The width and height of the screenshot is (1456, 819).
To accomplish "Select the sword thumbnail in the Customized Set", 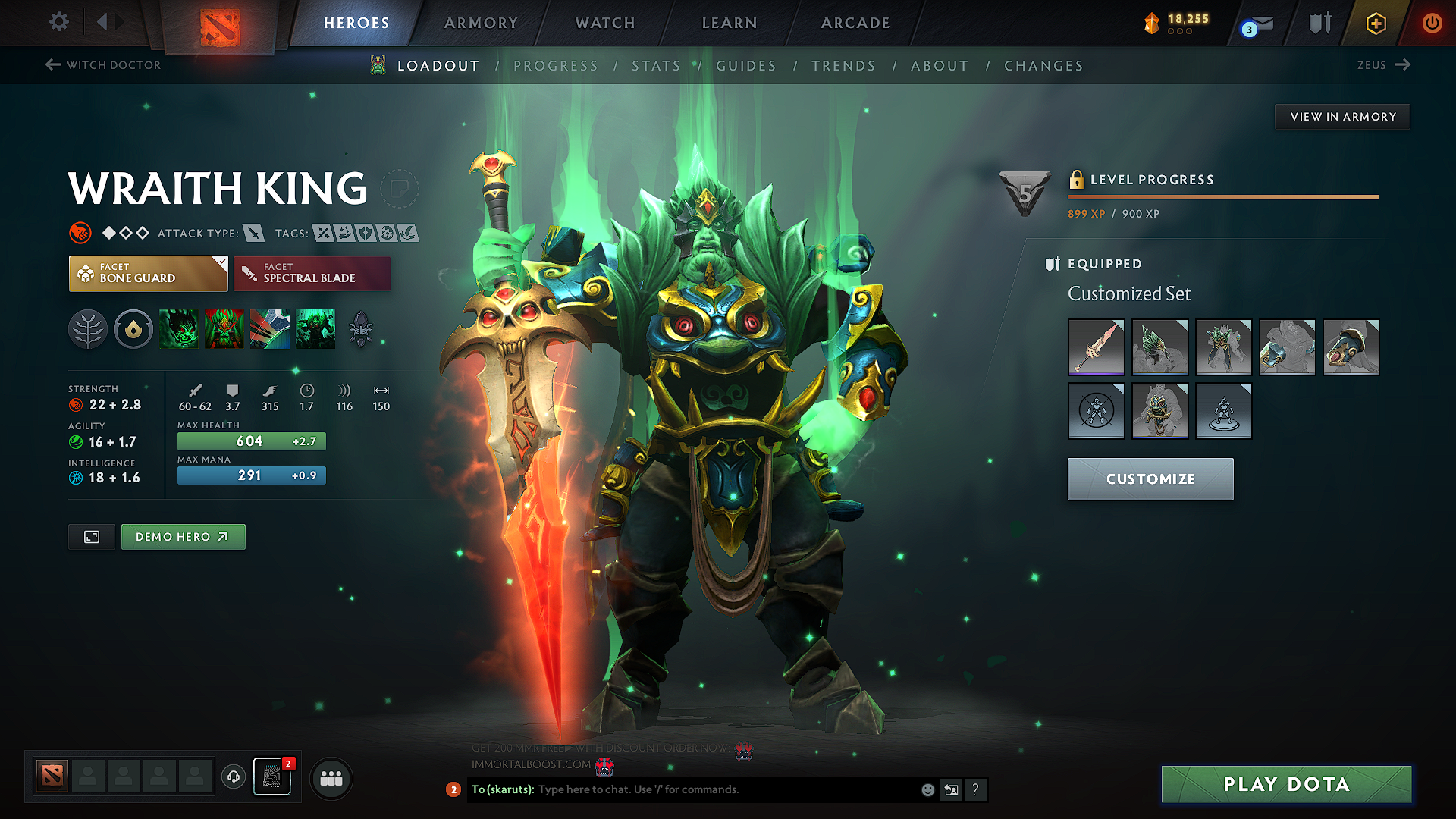I will (1096, 347).
